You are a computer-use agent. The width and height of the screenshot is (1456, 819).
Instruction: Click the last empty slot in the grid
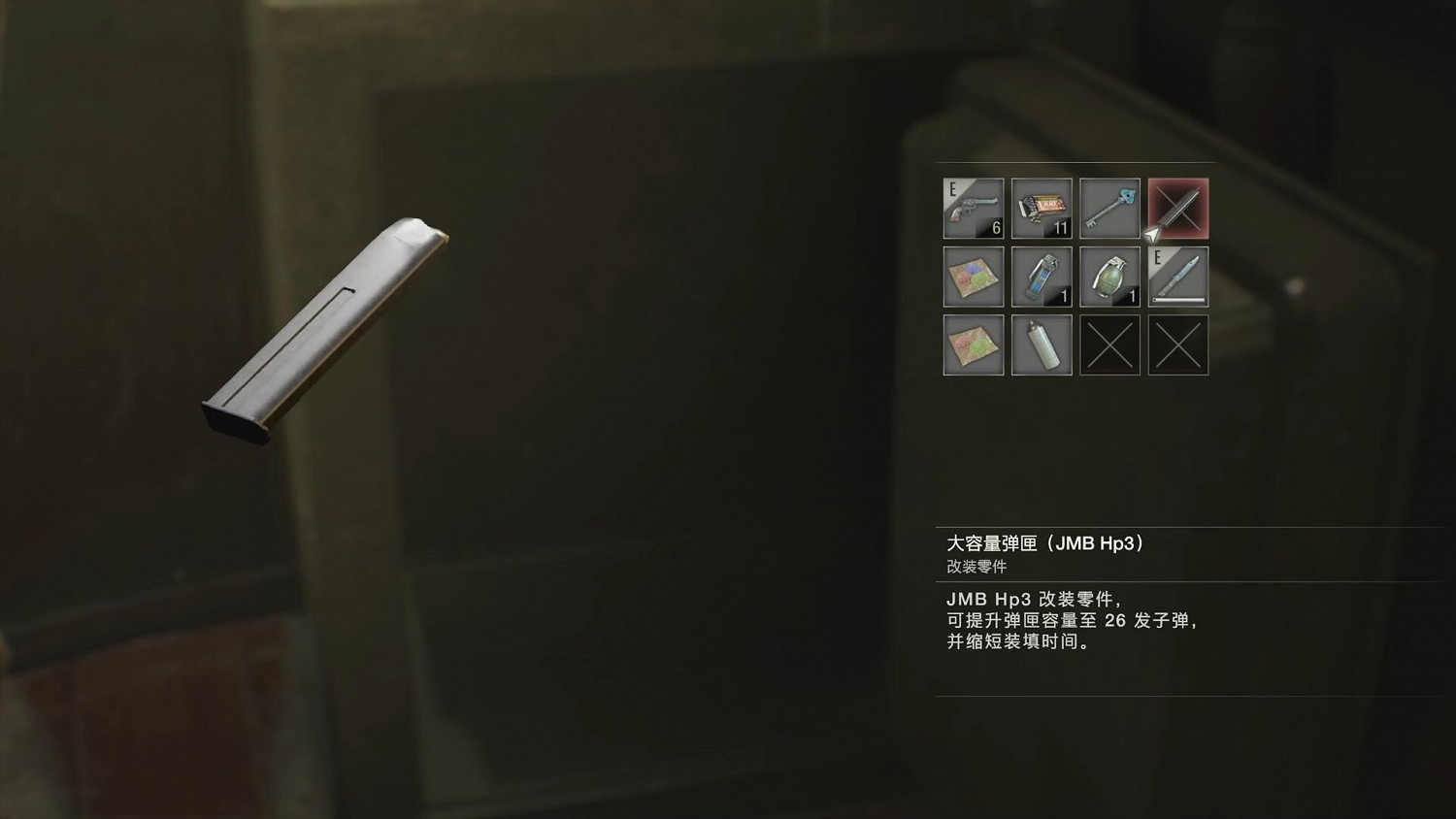tap(1177, 344)
